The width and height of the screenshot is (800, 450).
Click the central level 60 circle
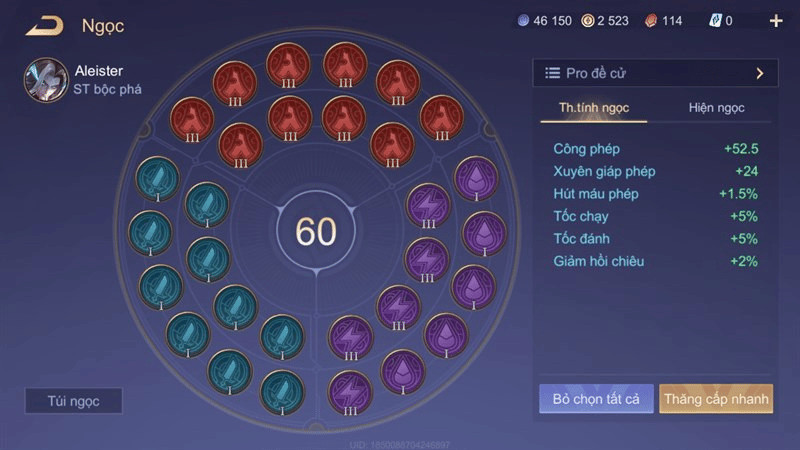[316, 231]
